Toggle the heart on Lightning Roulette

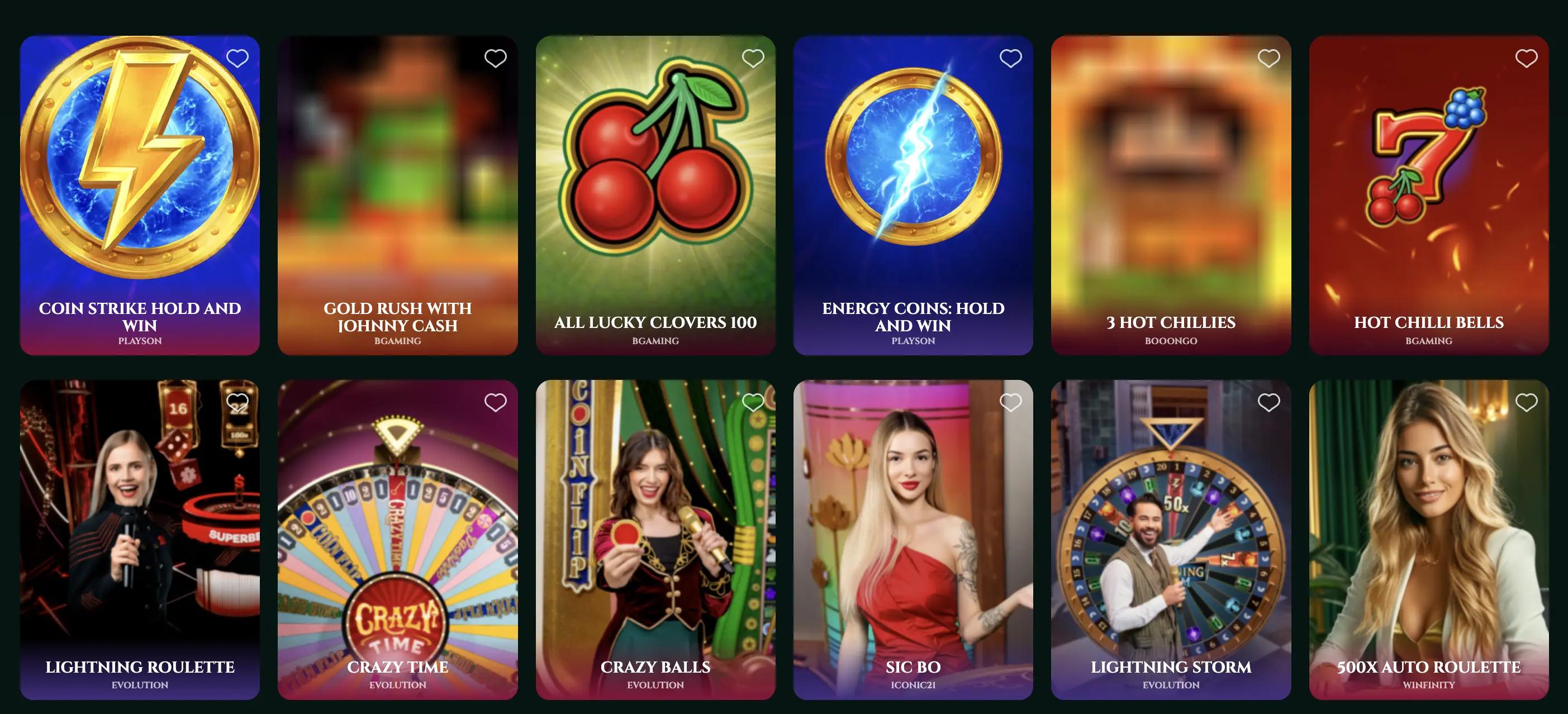click(x=237, y=402)
